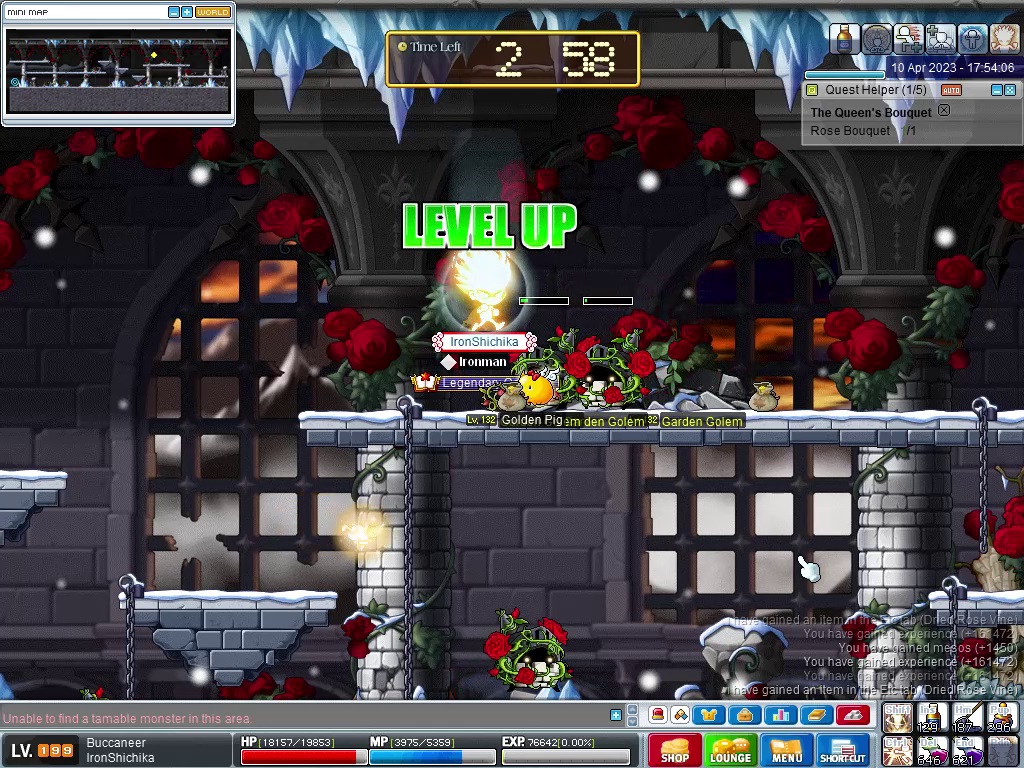This screenshot has width=1024, height=768.
Task: Open the stats bar-chart icon button
Action: tap(780, 715)
